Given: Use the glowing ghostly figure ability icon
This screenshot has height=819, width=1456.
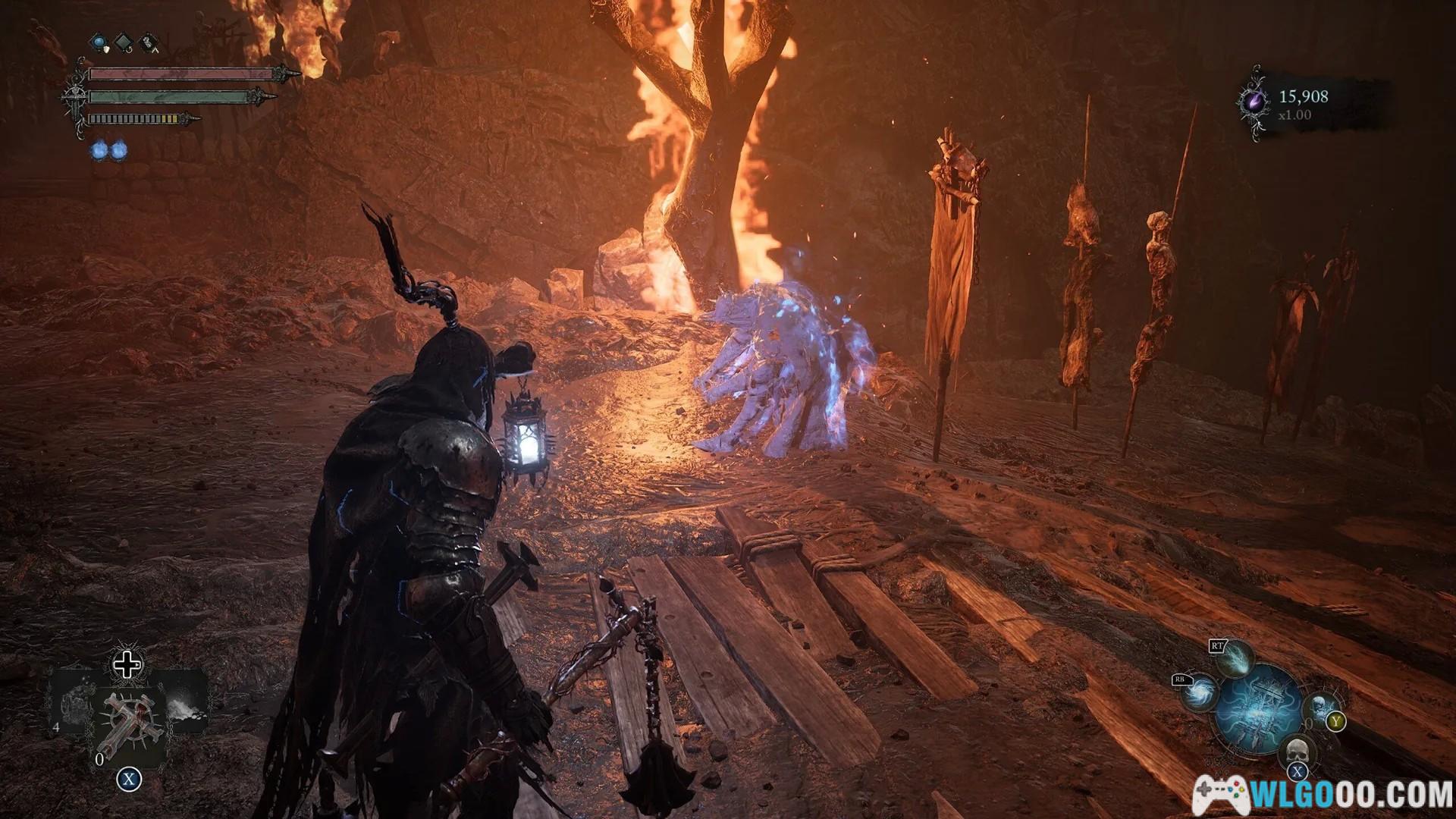Looking at the screenshot, I should coord(1323,707).
